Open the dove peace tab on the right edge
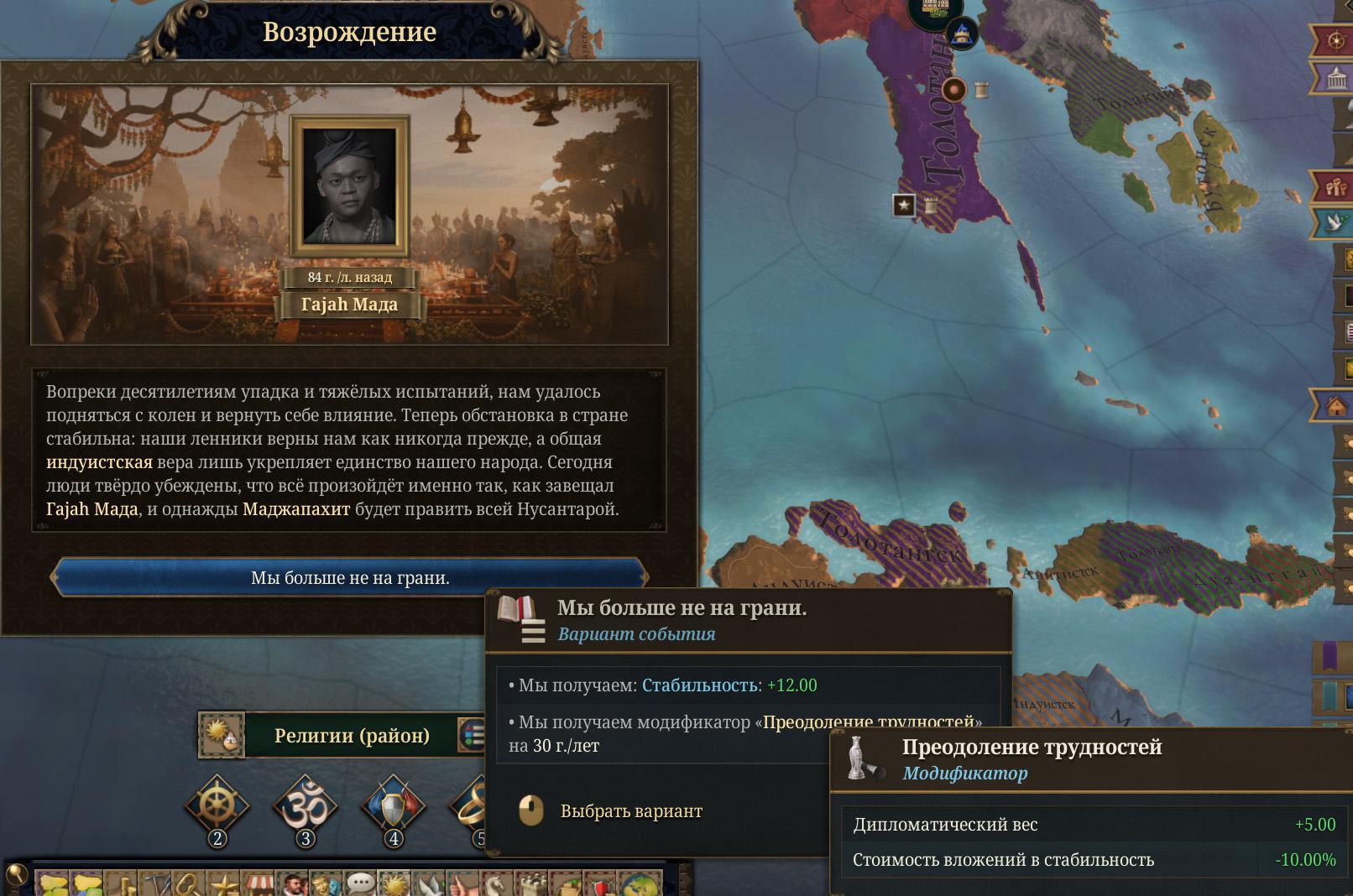The height and width of the screenshot is (896, 1353). tap(1336, 222)
